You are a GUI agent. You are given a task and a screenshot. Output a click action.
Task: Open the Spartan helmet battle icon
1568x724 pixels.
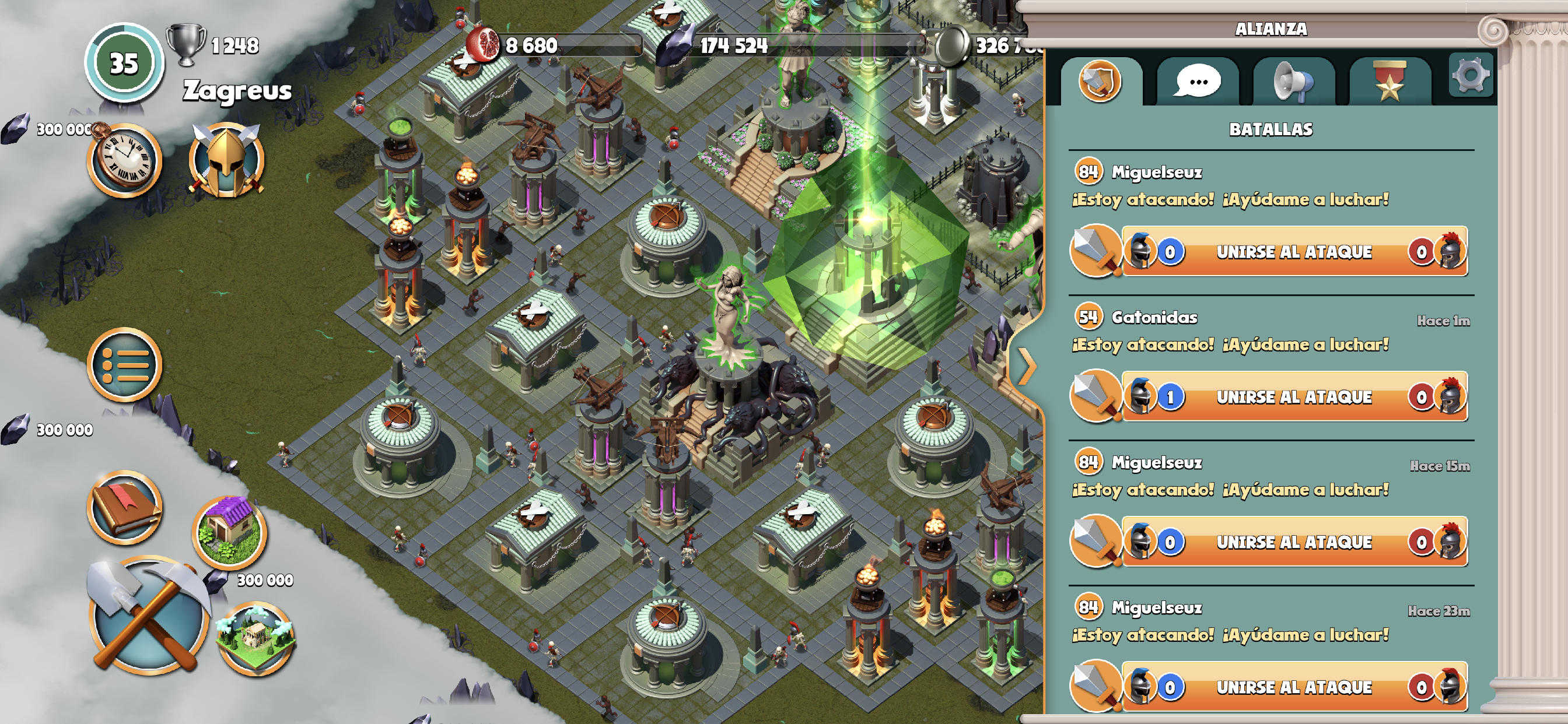226,161
